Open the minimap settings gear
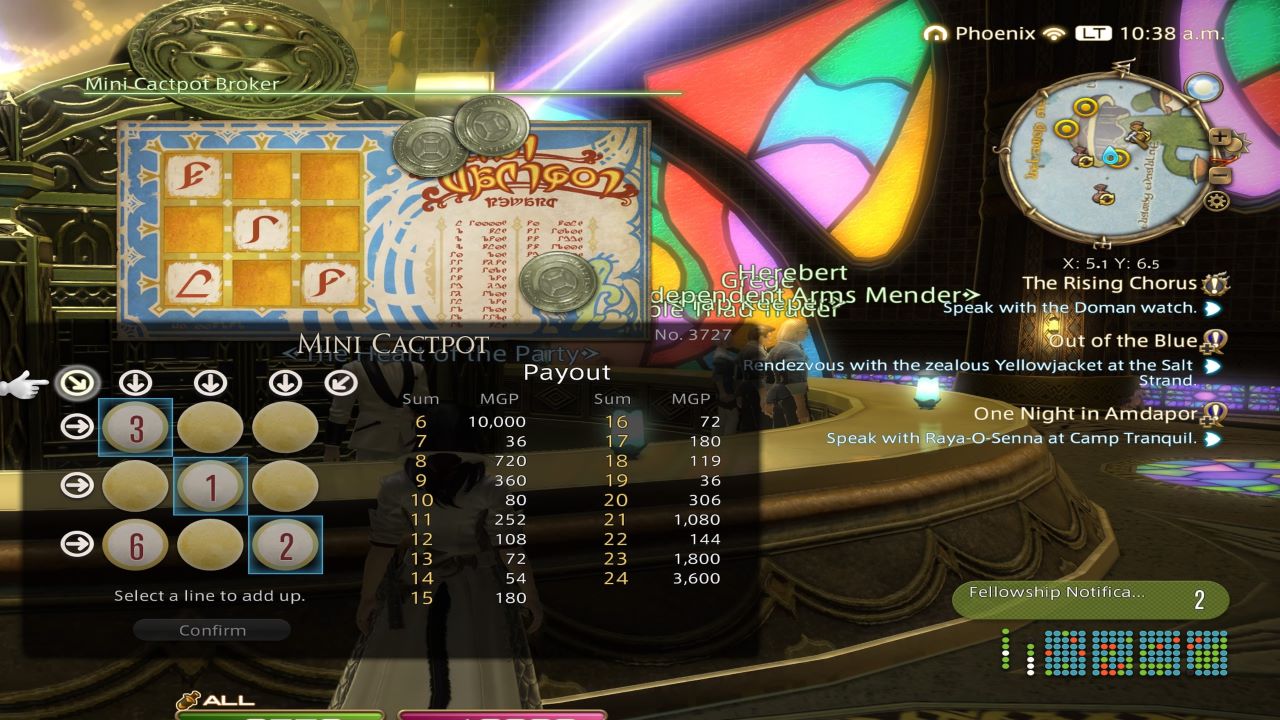Viewport: 1280px width, 720px height. click(1218, 198)
